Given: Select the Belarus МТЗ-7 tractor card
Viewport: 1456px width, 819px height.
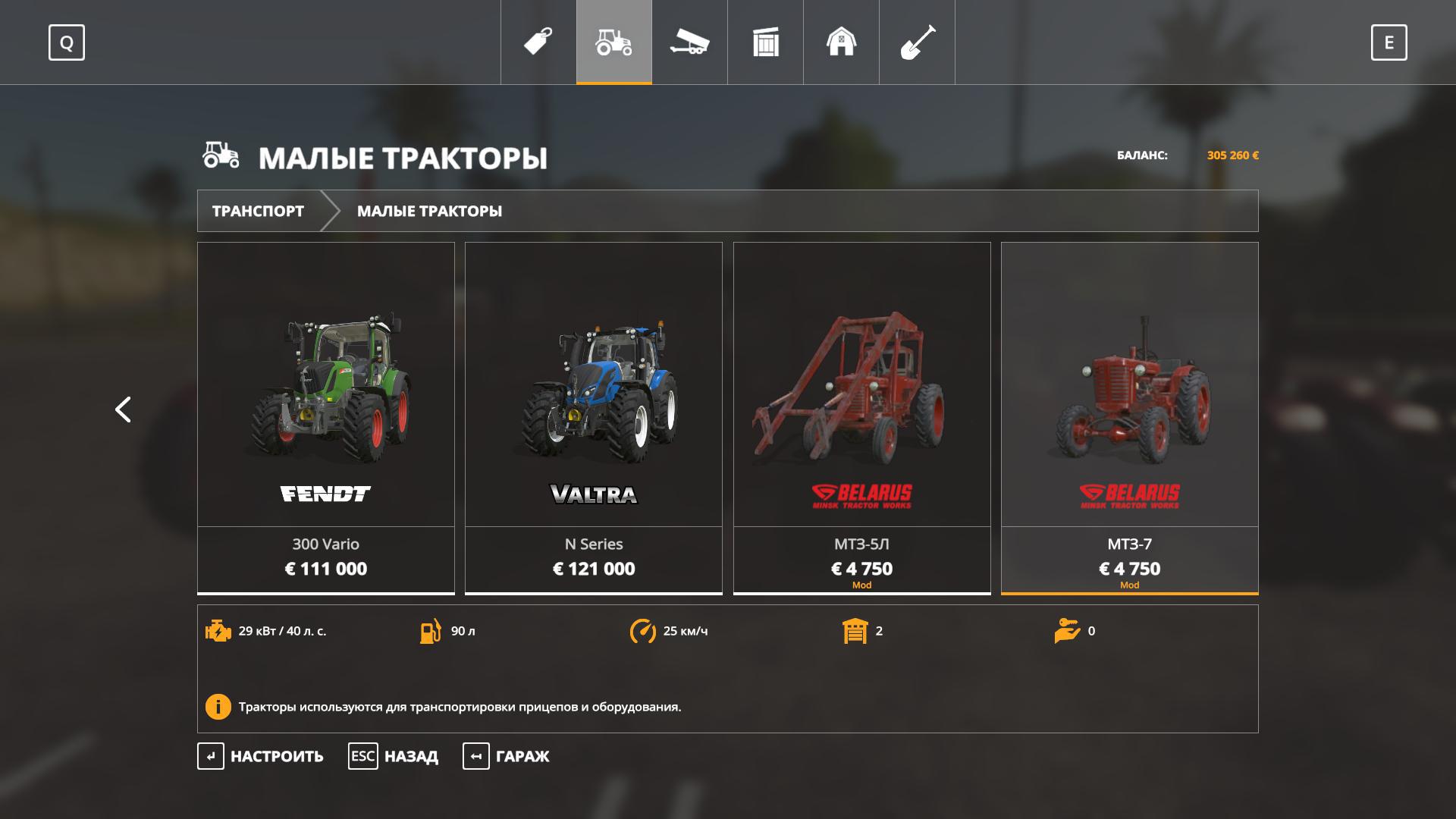Looking at the screenshot, I should tap(1129, 417).
